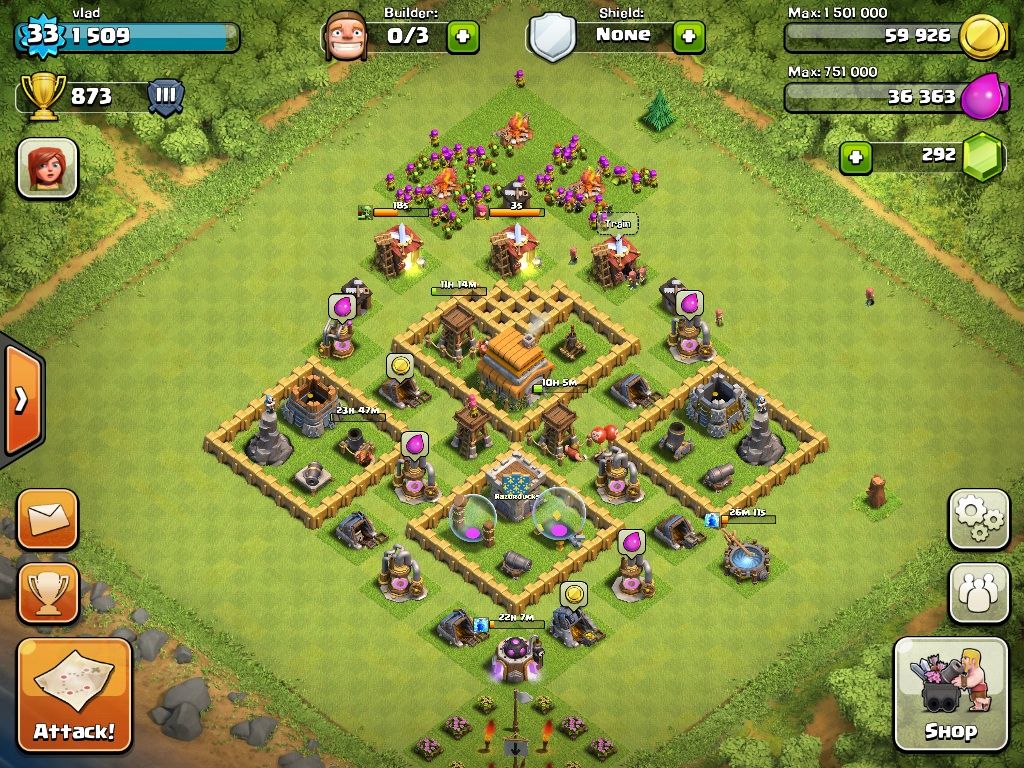Open the friends silhouettes button
The image size is (1024, 768).
pos(979,592)
